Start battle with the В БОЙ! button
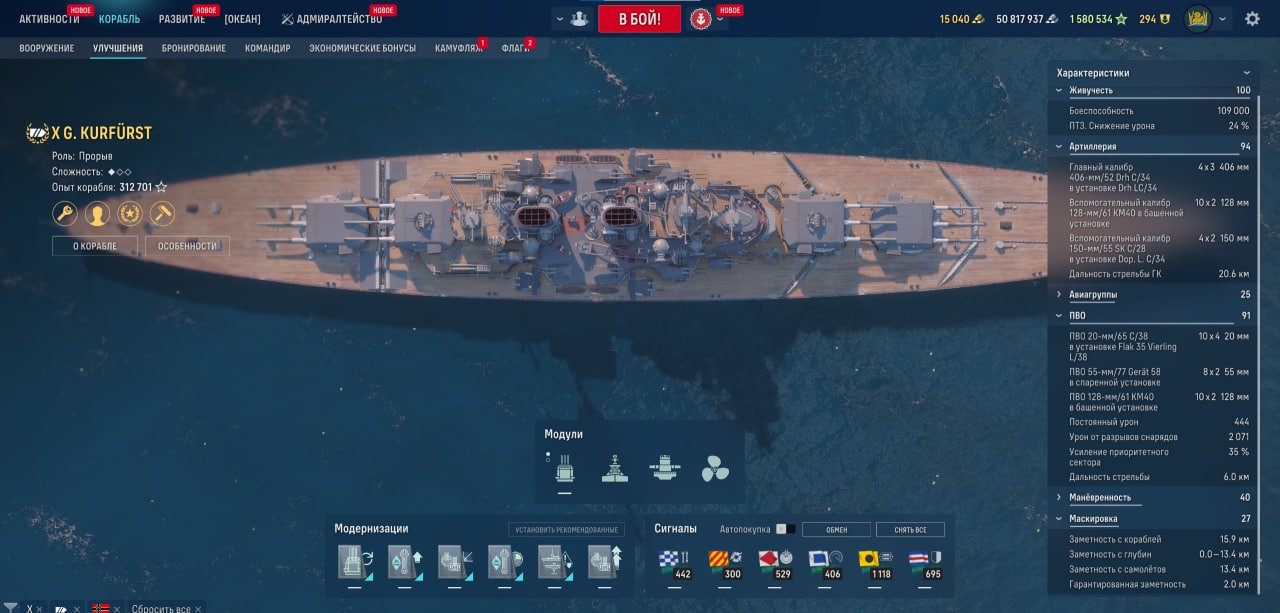This screenshot has width=1280, height=613. click(639, 19)
